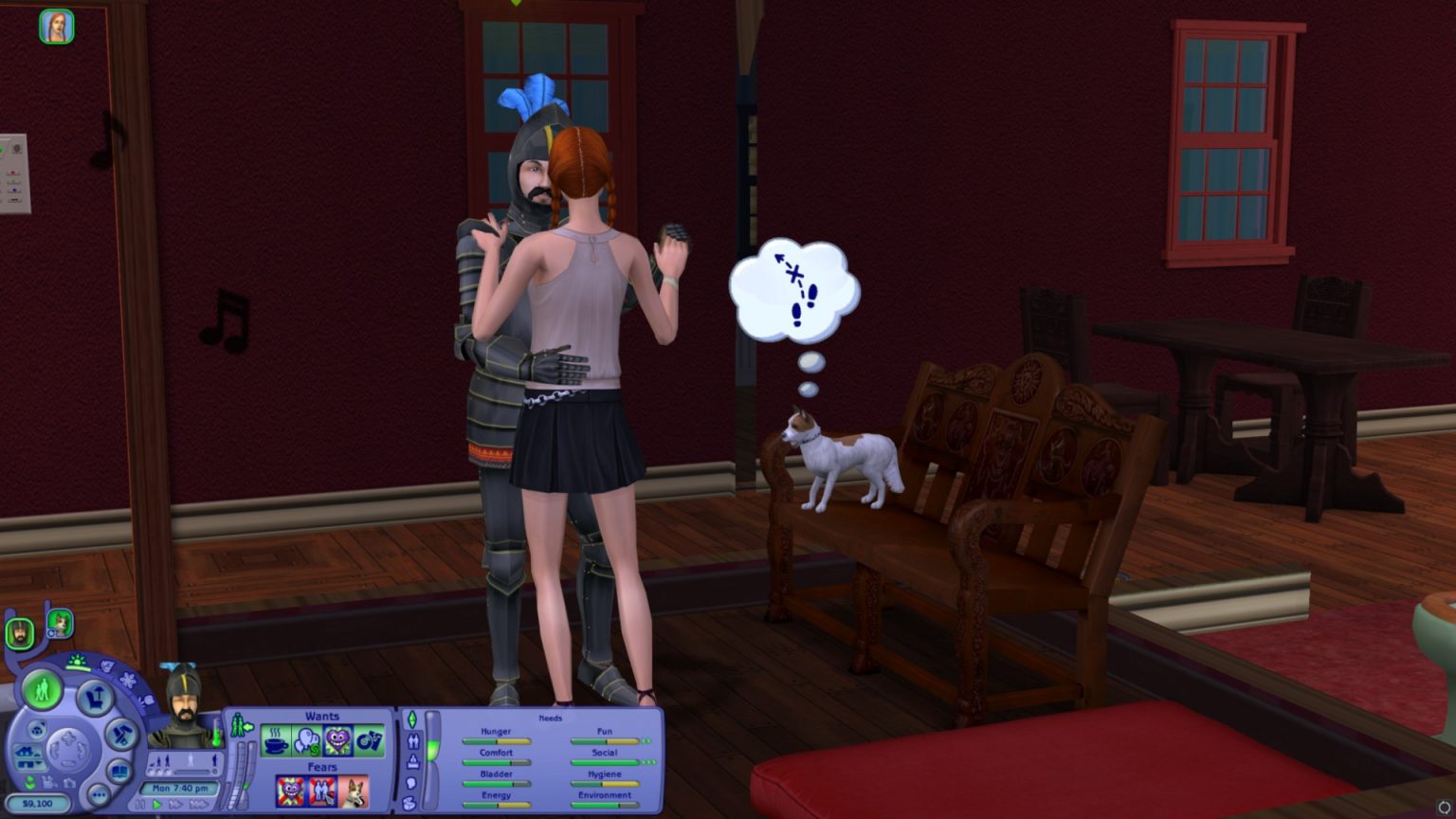The width and height of the screenshot is (1456, 819).
Task: Enter Buy Mode with the armchair icon
Action: point(95,698)
